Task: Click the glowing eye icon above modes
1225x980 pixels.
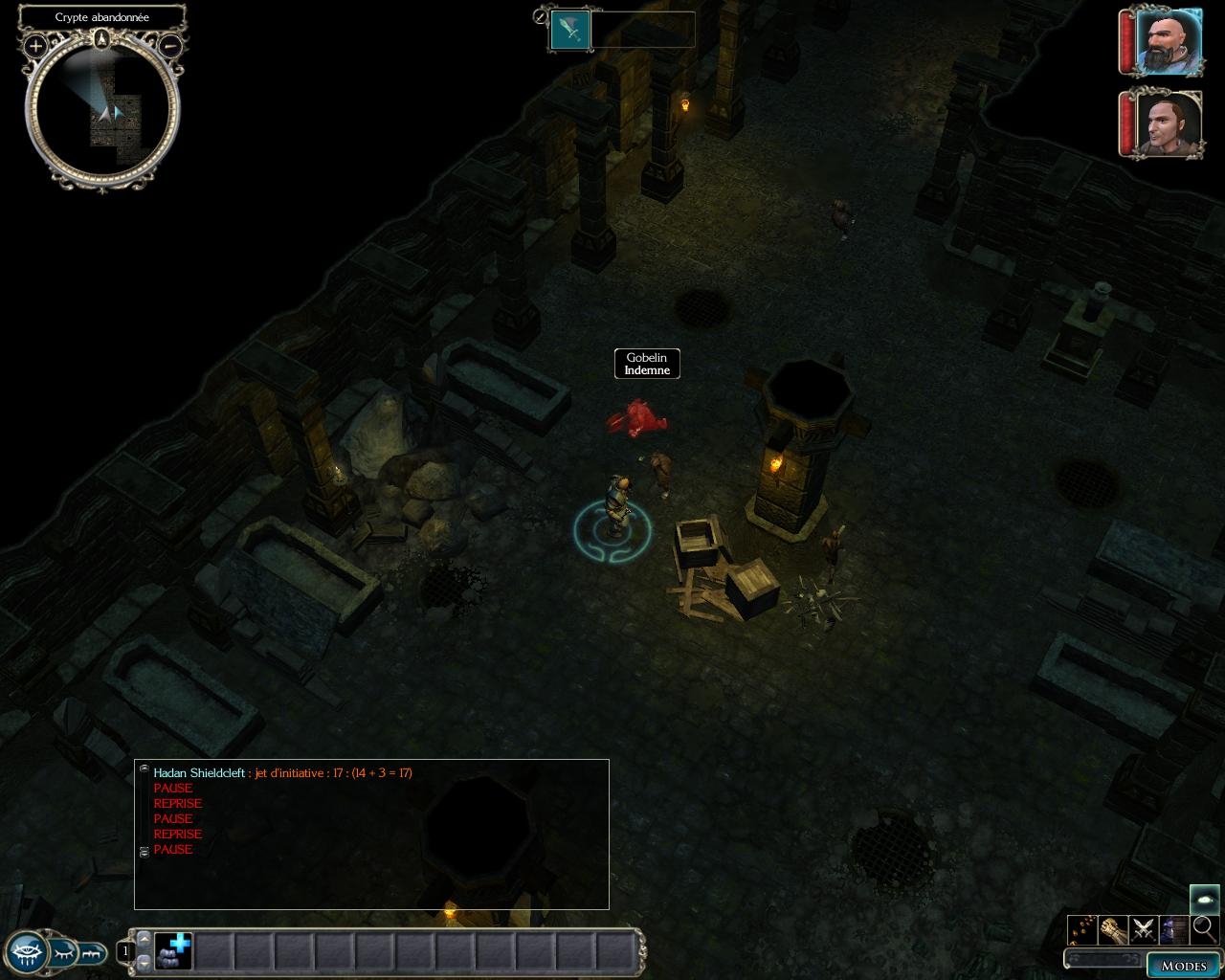Action: click(1204, 899)
